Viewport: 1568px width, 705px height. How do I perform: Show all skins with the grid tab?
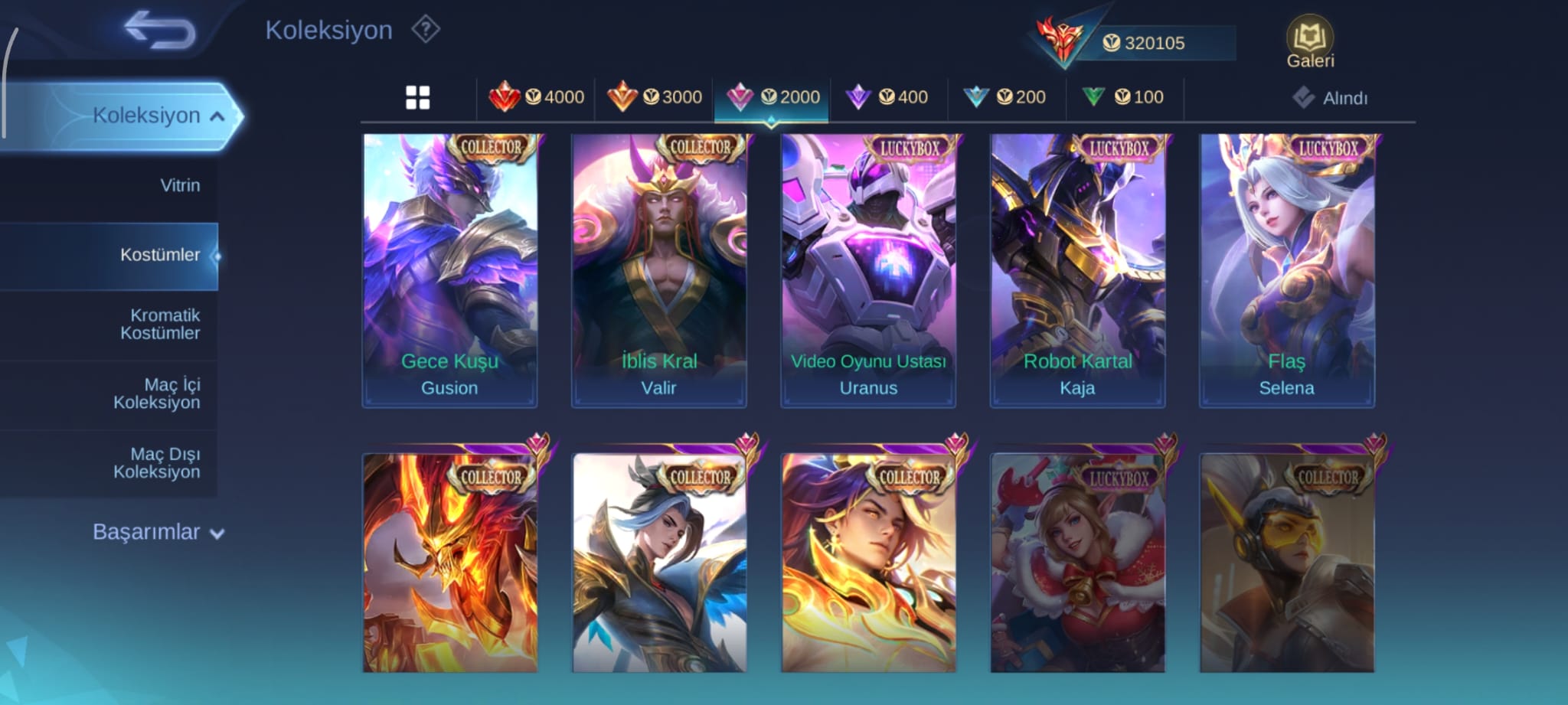click(x=417, y=97)
